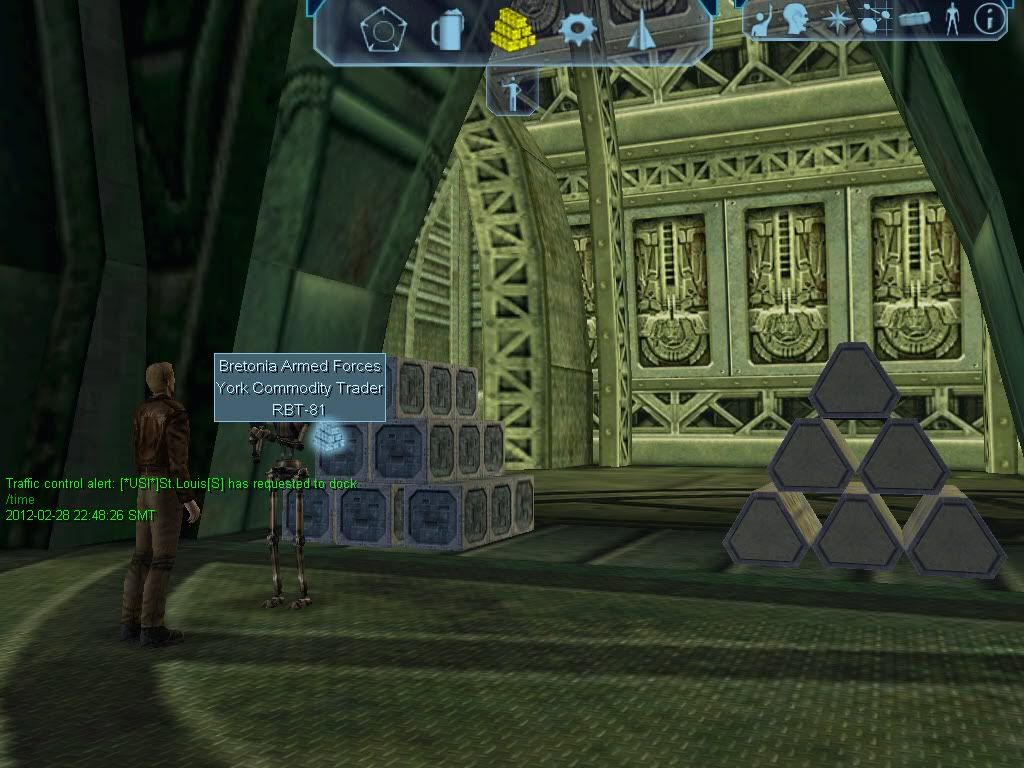Open the flat cargo bar icon
The height and width of the screenshot is (768, 1024).
point(914,18)
